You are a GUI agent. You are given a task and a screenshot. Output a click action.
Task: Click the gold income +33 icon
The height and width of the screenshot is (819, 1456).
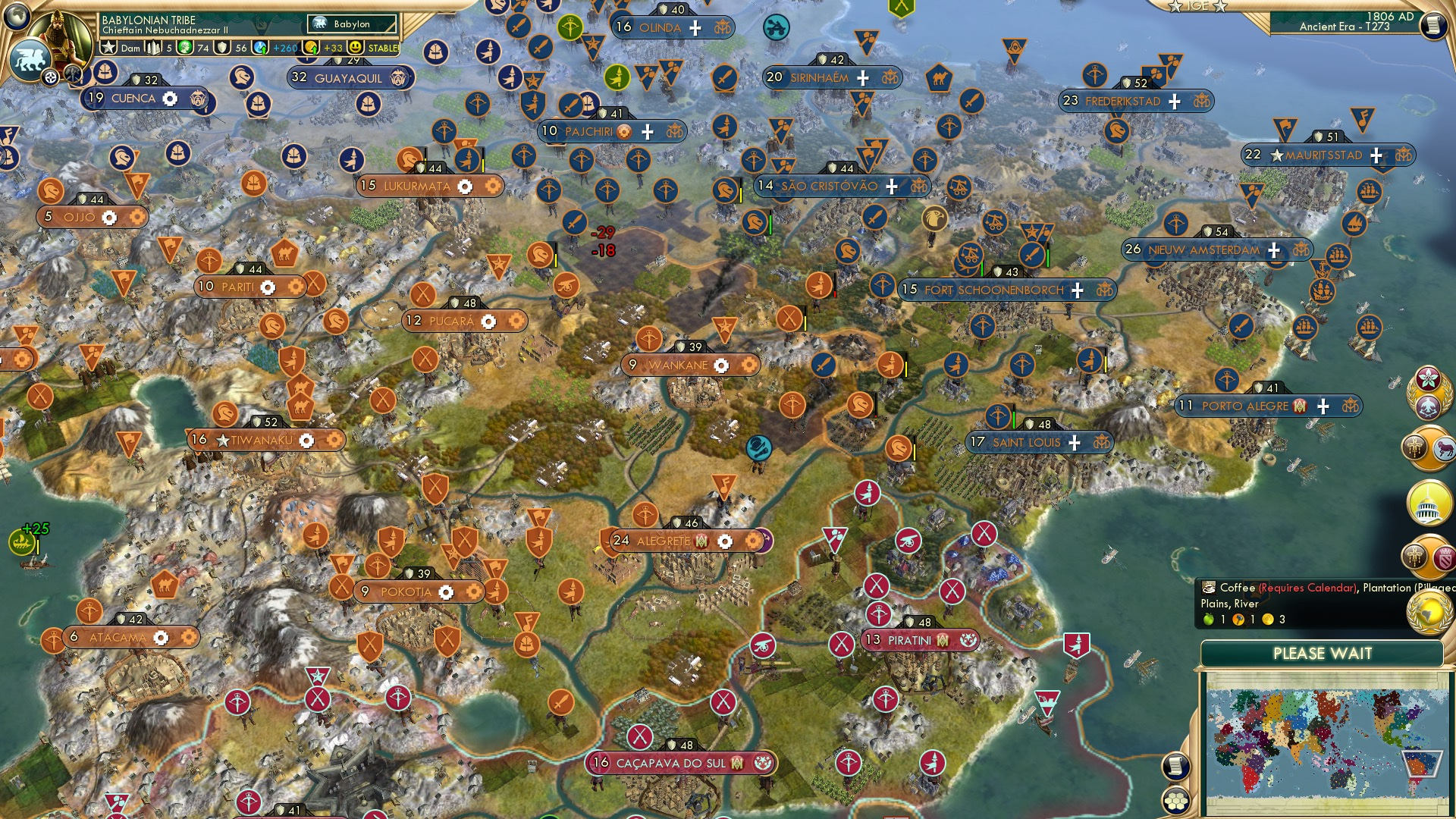310,47
